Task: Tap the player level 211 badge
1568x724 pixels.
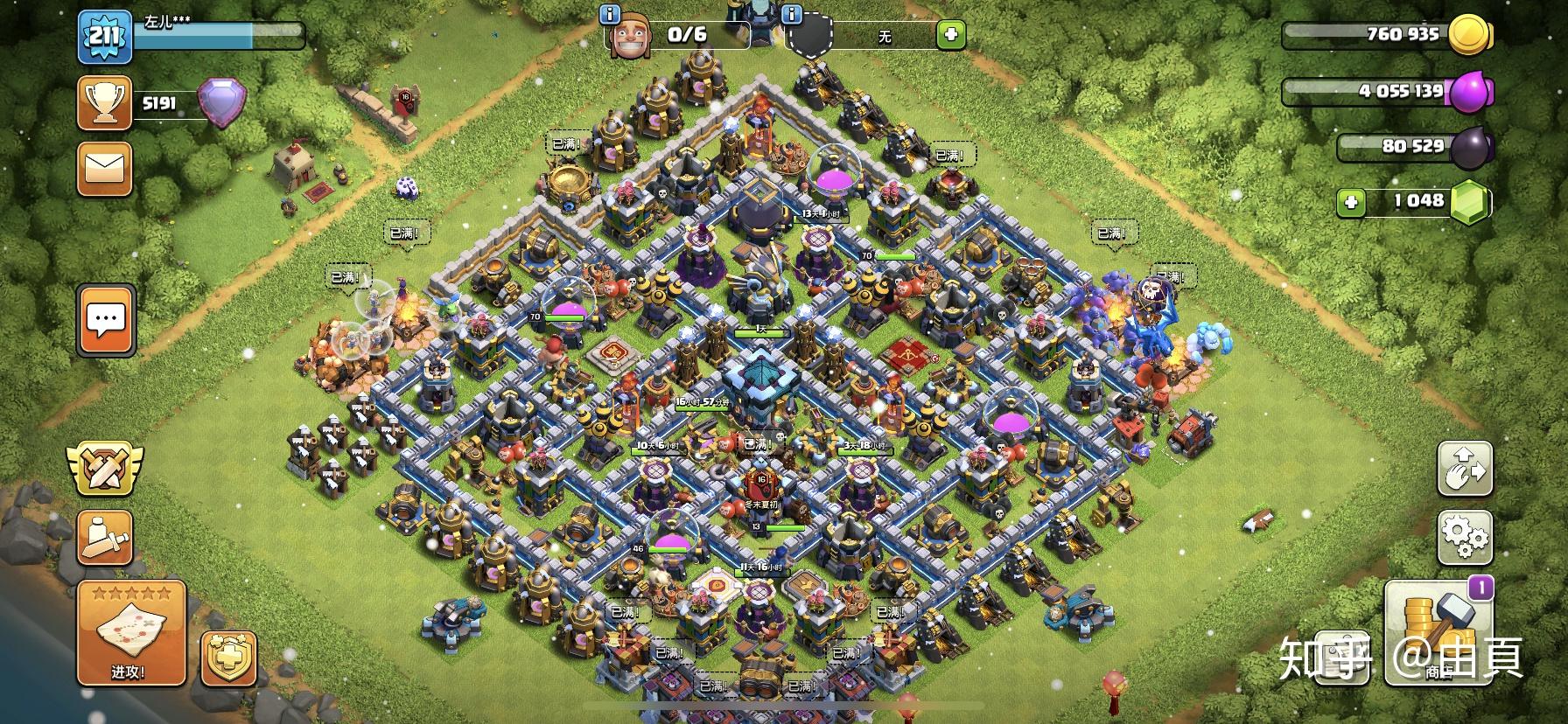Action: point(105,37)
